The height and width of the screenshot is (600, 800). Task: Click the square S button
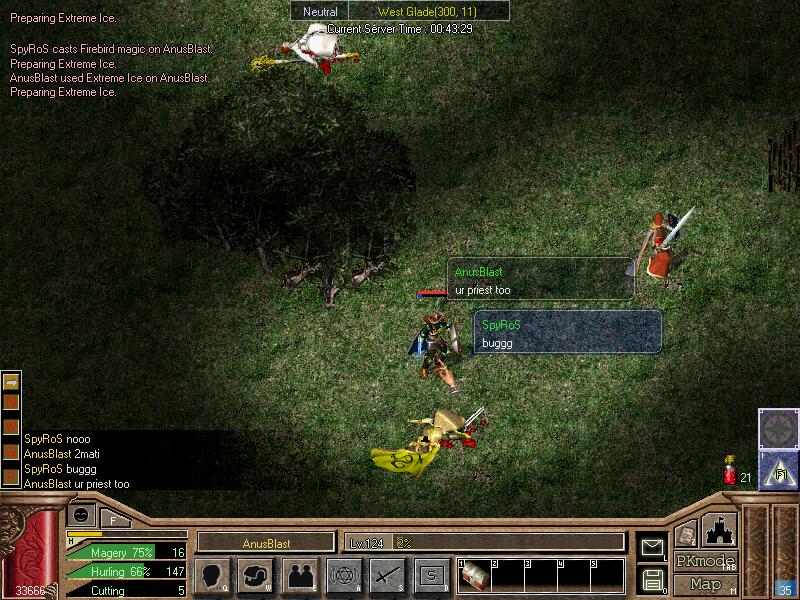[431, 576]
